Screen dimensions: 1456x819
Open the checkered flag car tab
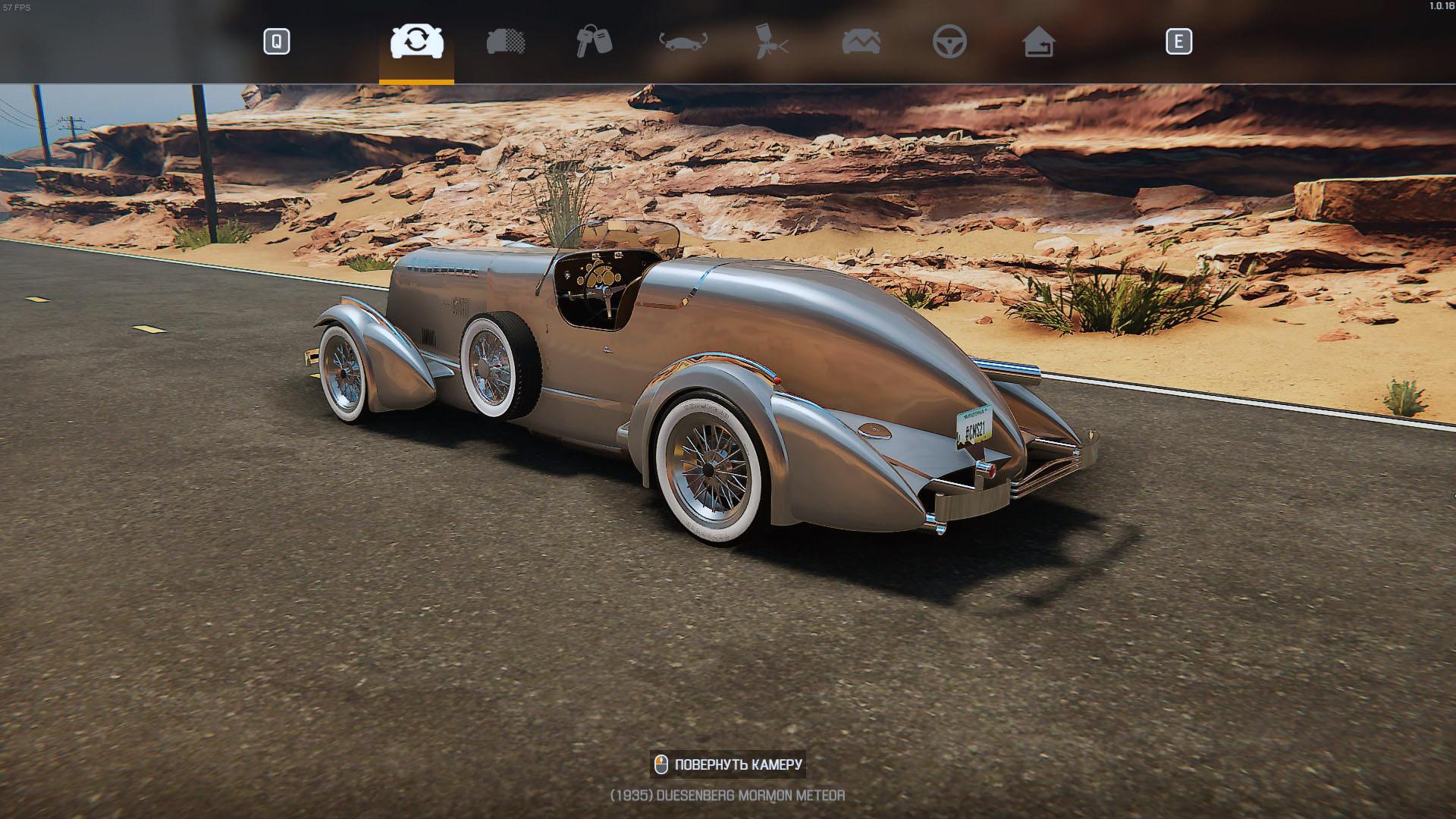point(506,42)
